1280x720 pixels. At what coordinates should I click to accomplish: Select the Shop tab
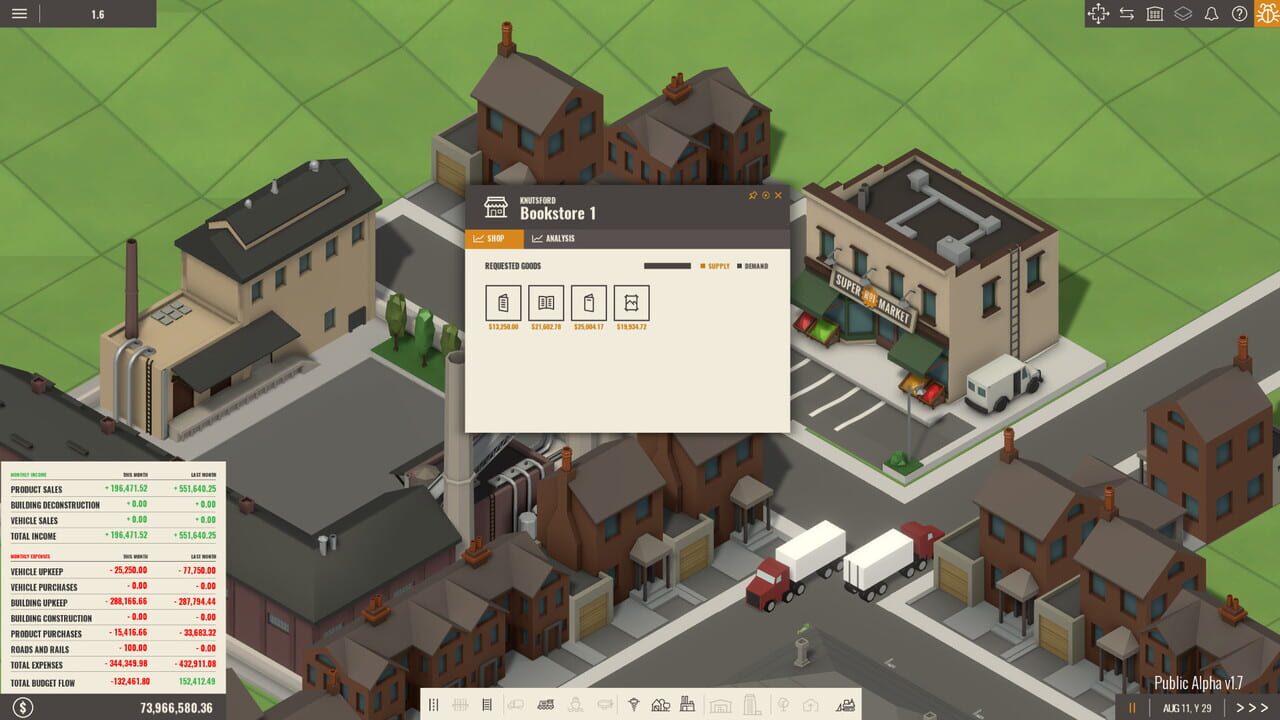click(x=494, y=239)
